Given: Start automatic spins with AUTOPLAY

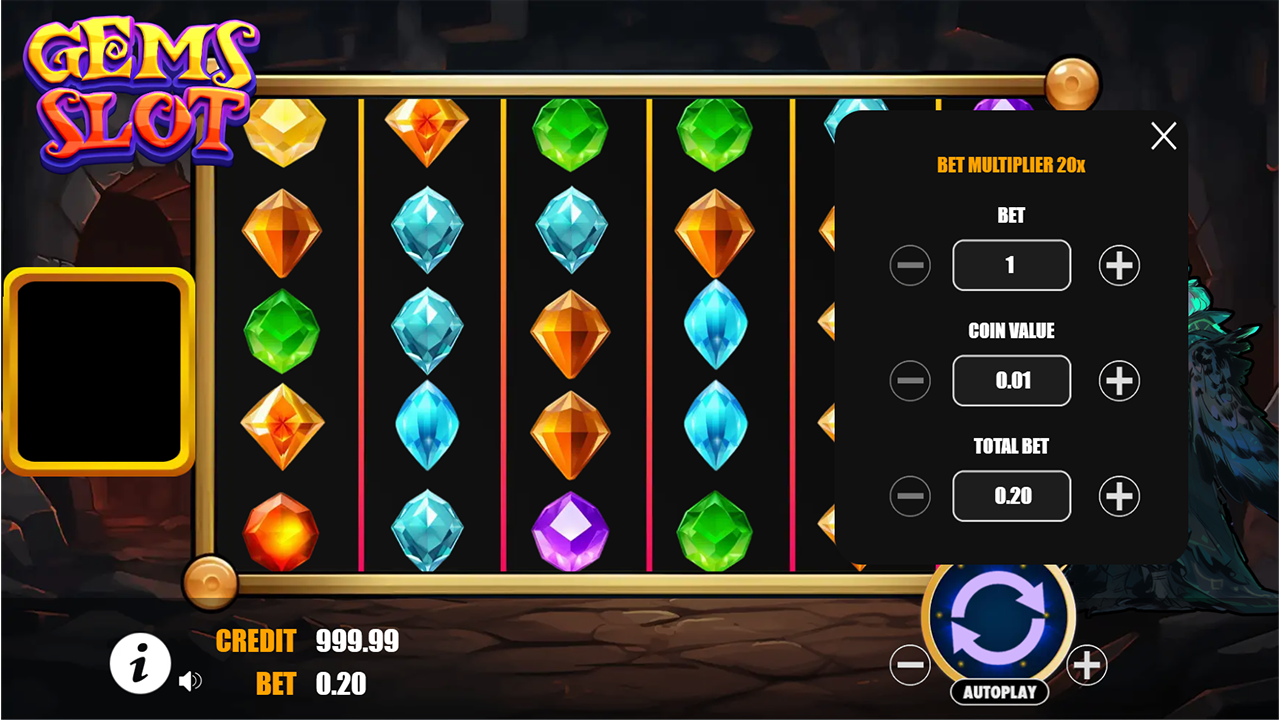Looking at the screenshot, I should (999, 691).
